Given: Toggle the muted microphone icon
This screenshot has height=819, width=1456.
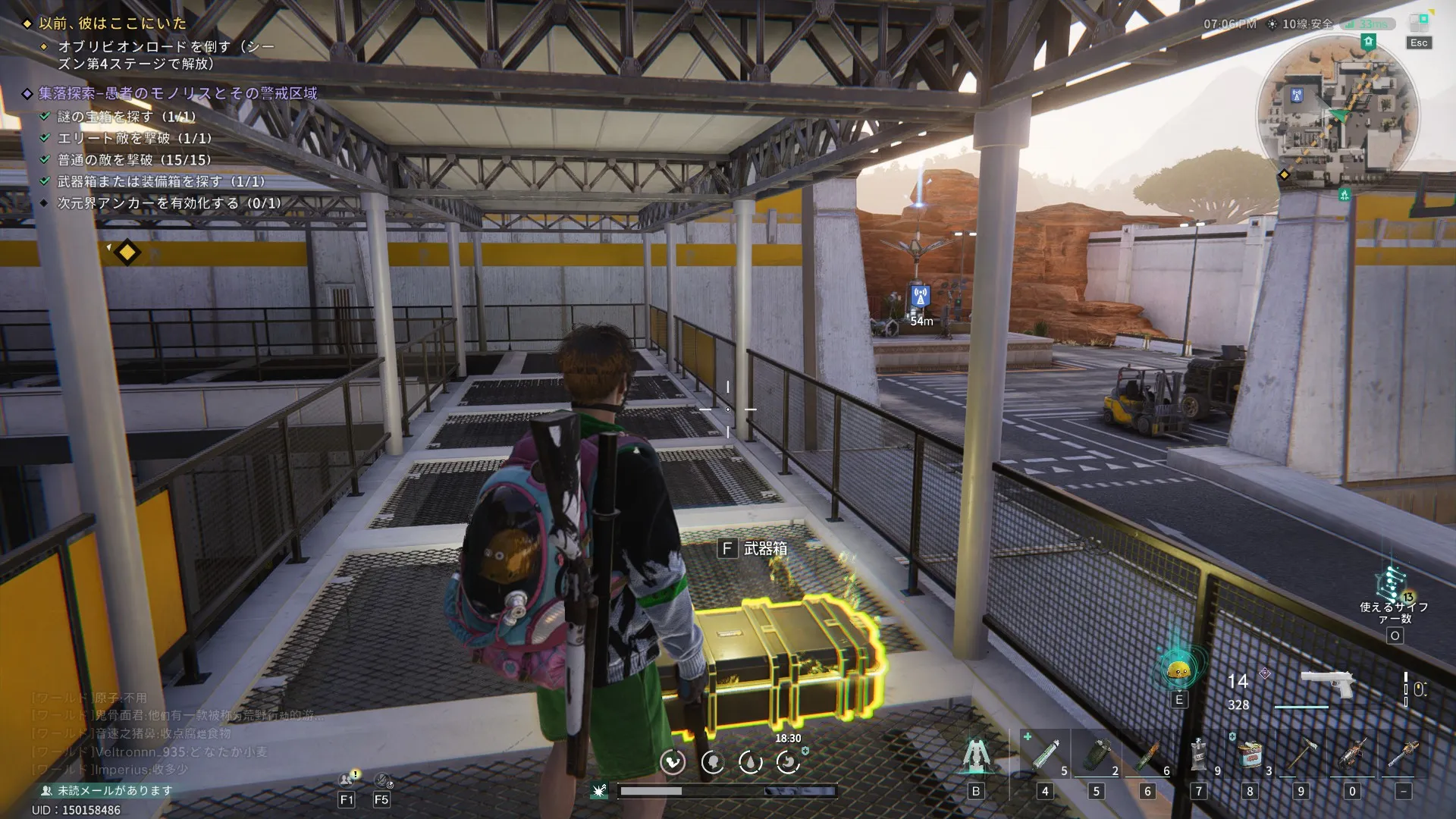Looking at the screenshot, I should pos(382,780).
